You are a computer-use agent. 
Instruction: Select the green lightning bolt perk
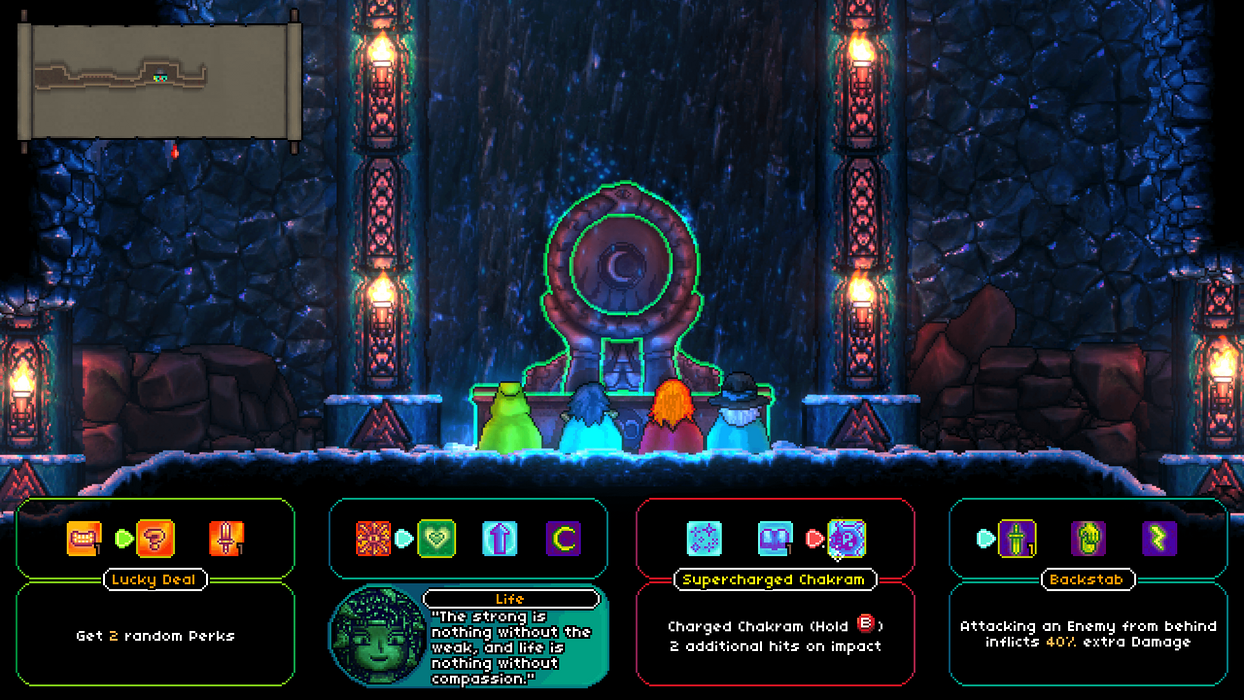coord(1159,539)
